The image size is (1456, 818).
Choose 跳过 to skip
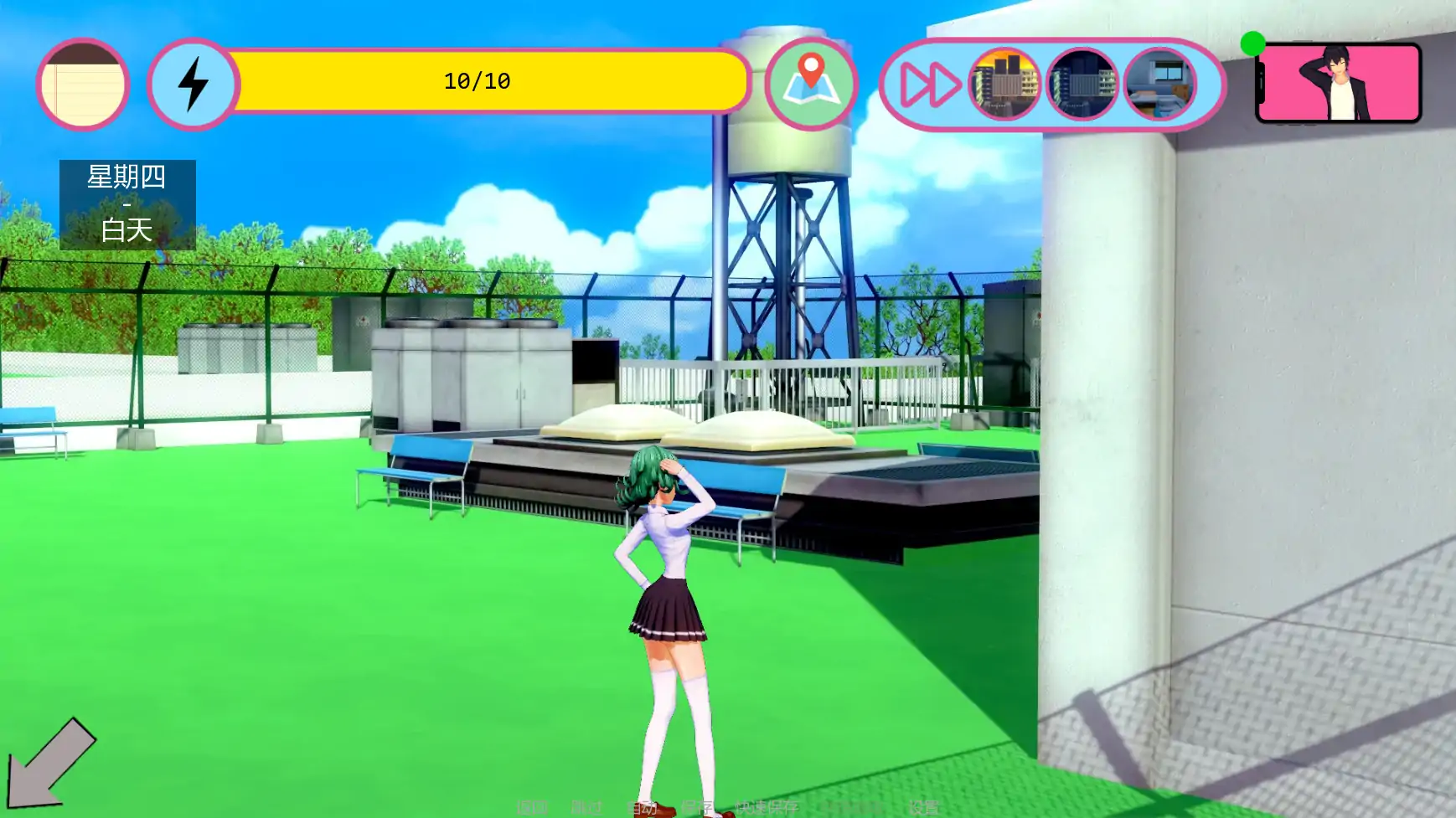tap(586, 808)
